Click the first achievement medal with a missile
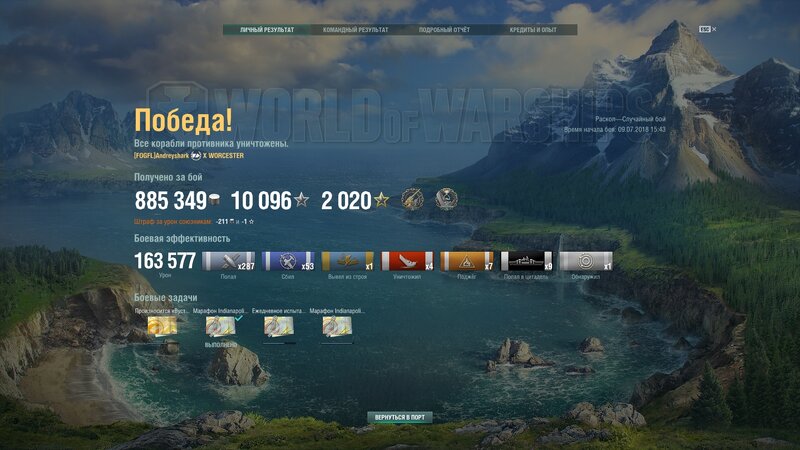This screenshot has height=450, width=800. click(x=413, y=200)
